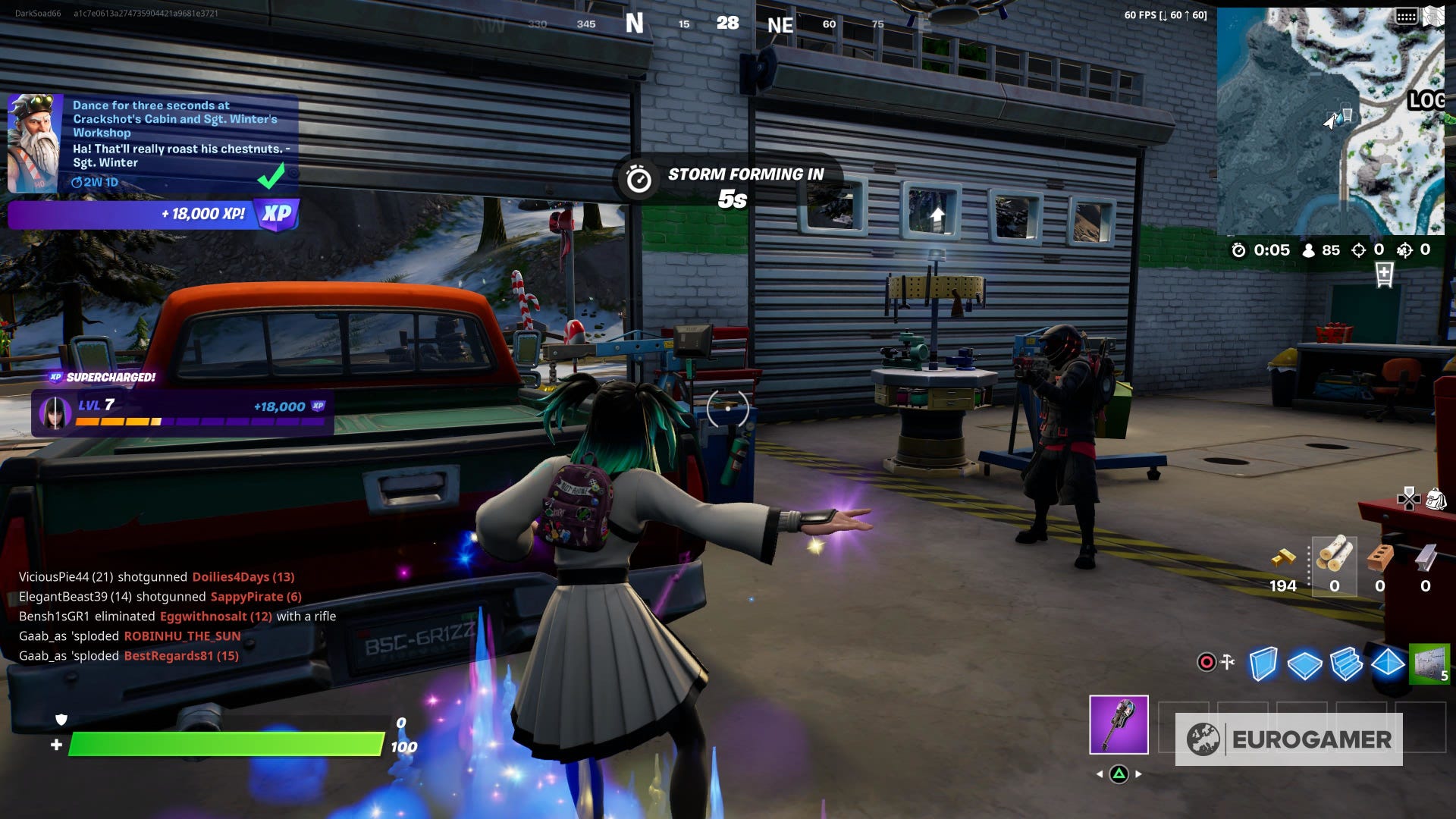This screenshot has width=1456, height=819.
Task: Select metal as the building material
Action: pyautogui.click(x=1426, y=557)
